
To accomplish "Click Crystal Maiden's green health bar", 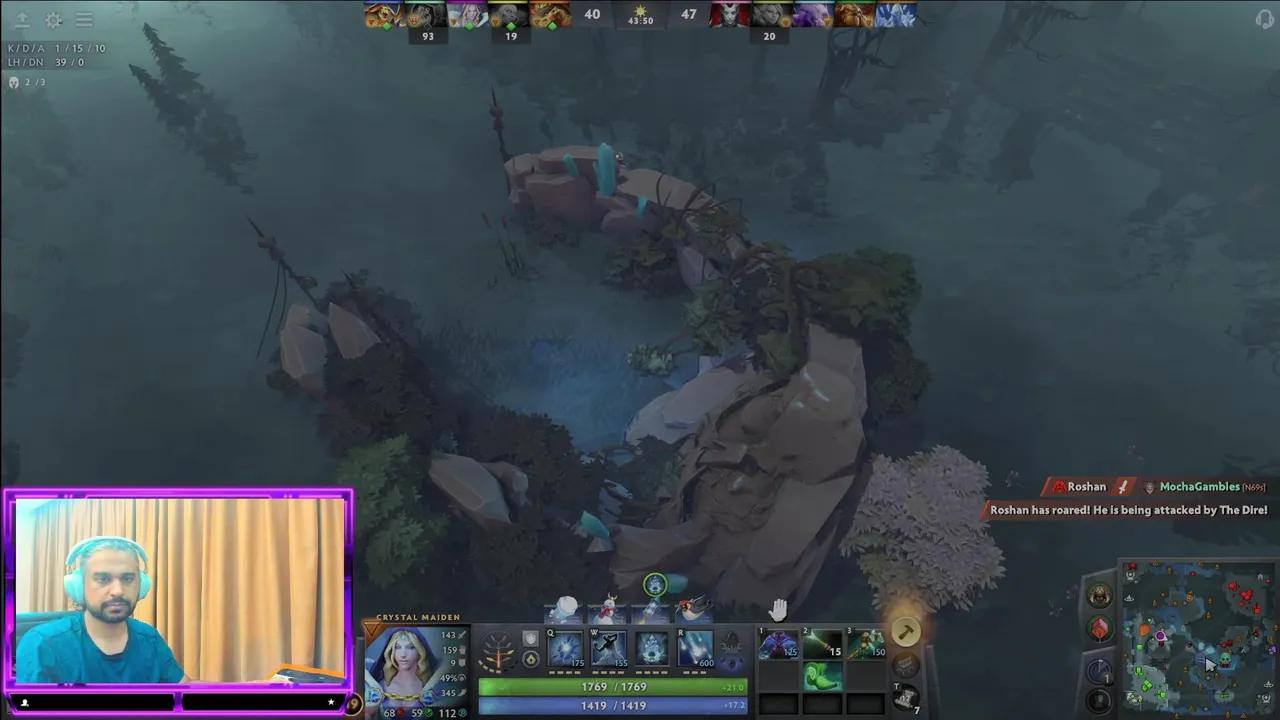I will pos(614,687).
